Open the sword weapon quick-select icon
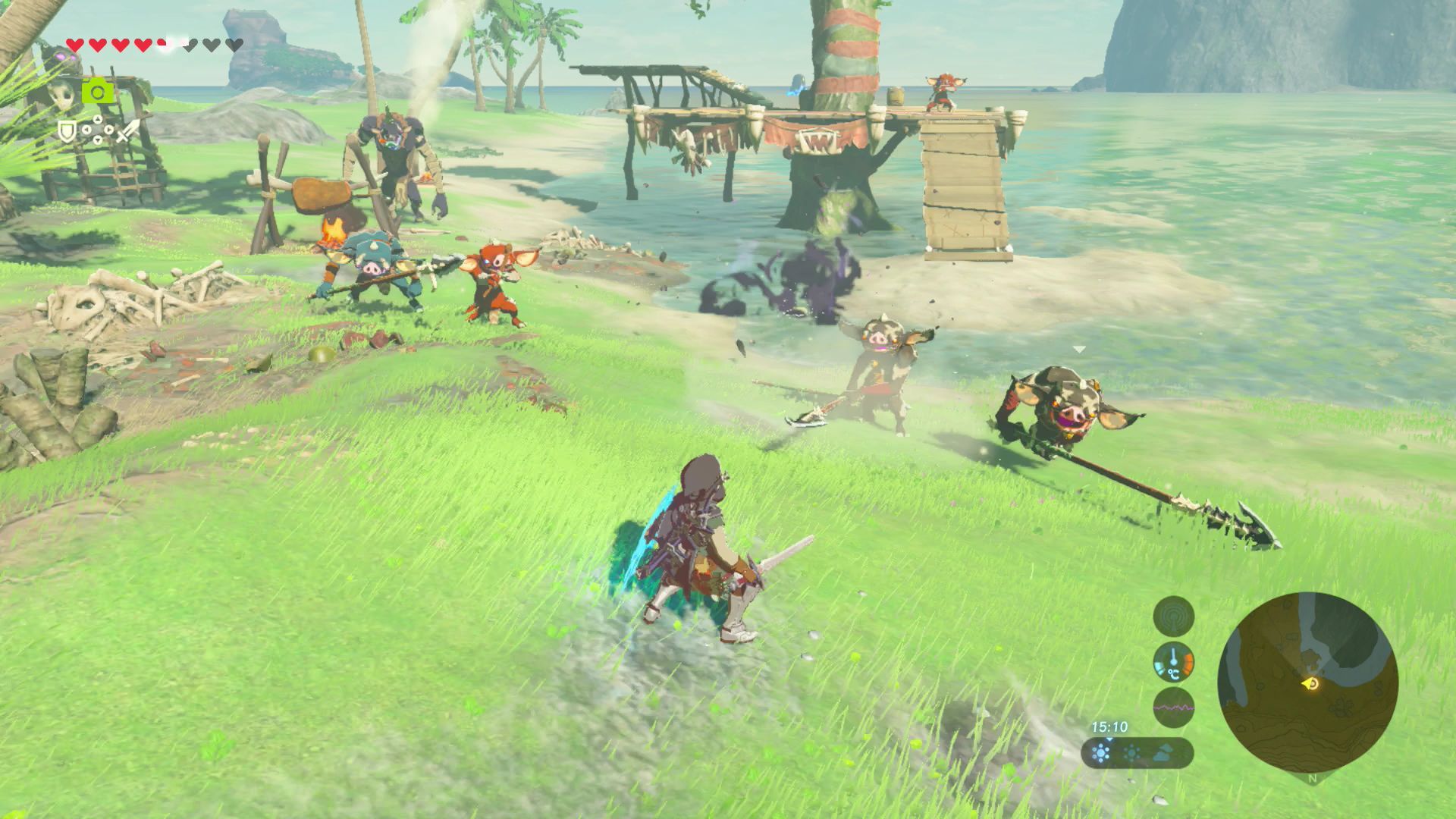Viewport: 1456px width, 819px height. pos(127,132)
